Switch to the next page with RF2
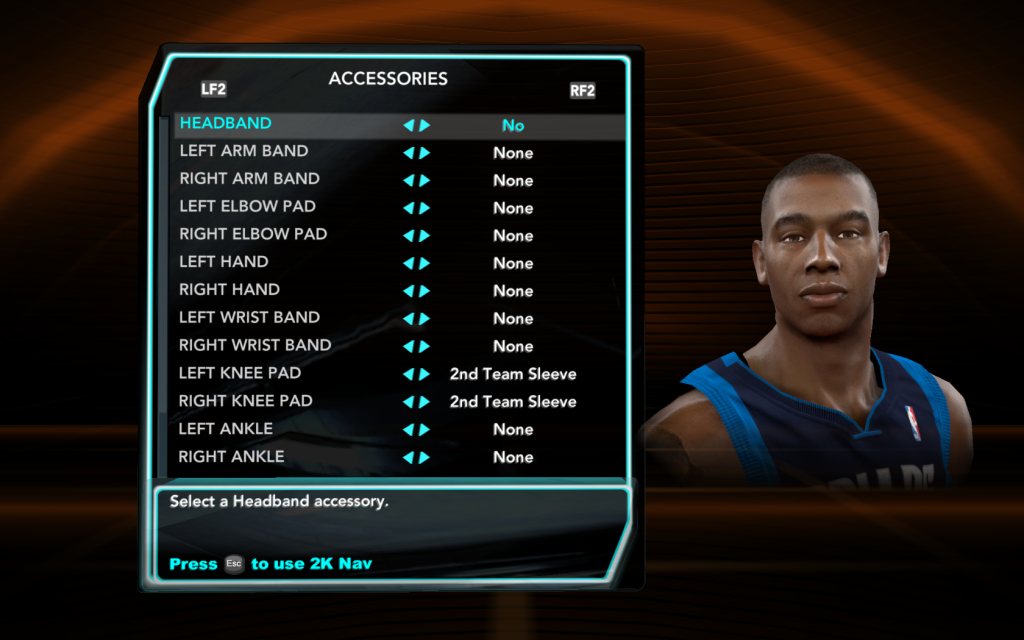Image resolution: width=1024 pixels, height=640 pixels. click(582, 91)
